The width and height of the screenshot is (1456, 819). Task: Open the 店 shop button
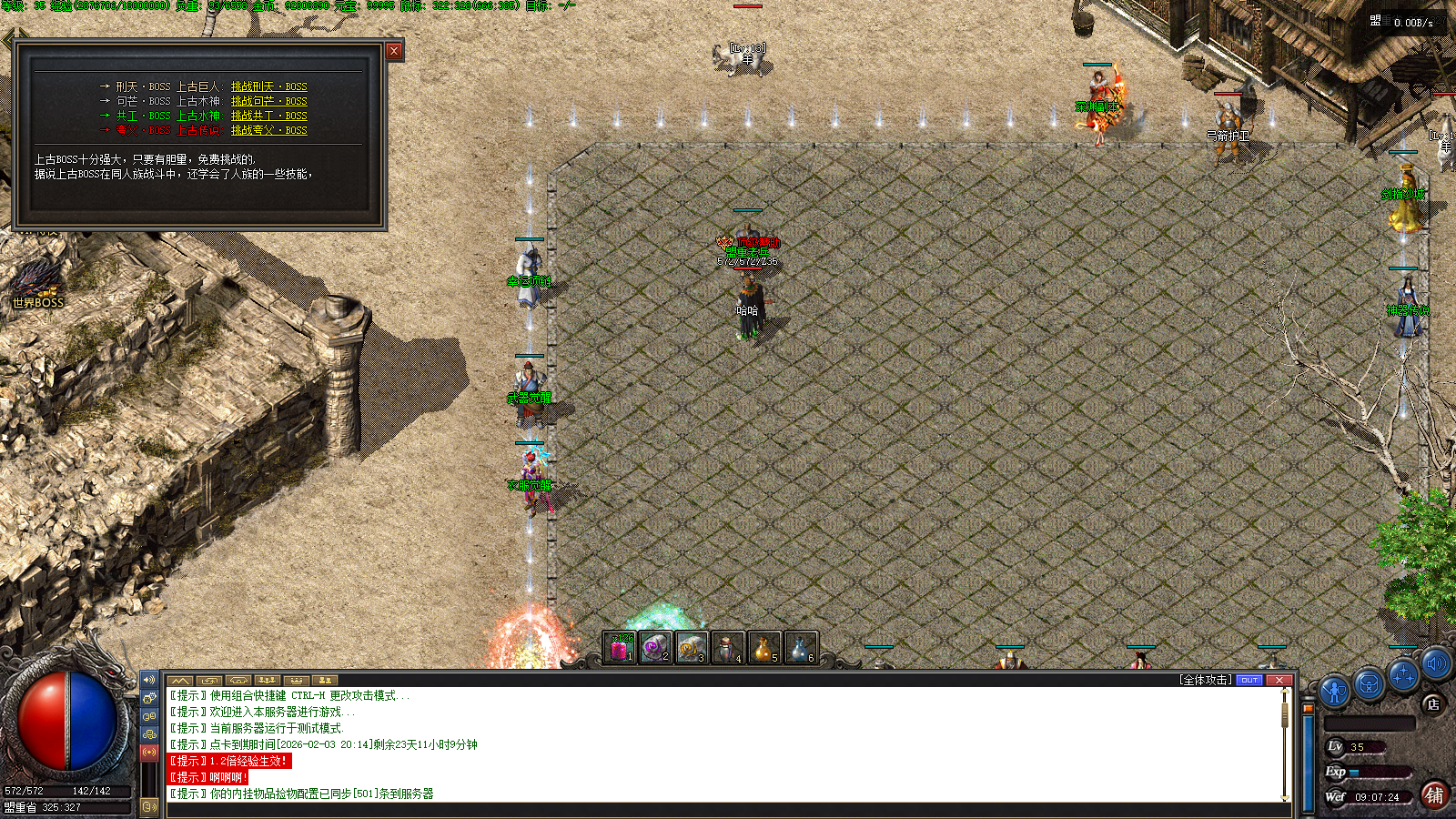coord(1433,703)
